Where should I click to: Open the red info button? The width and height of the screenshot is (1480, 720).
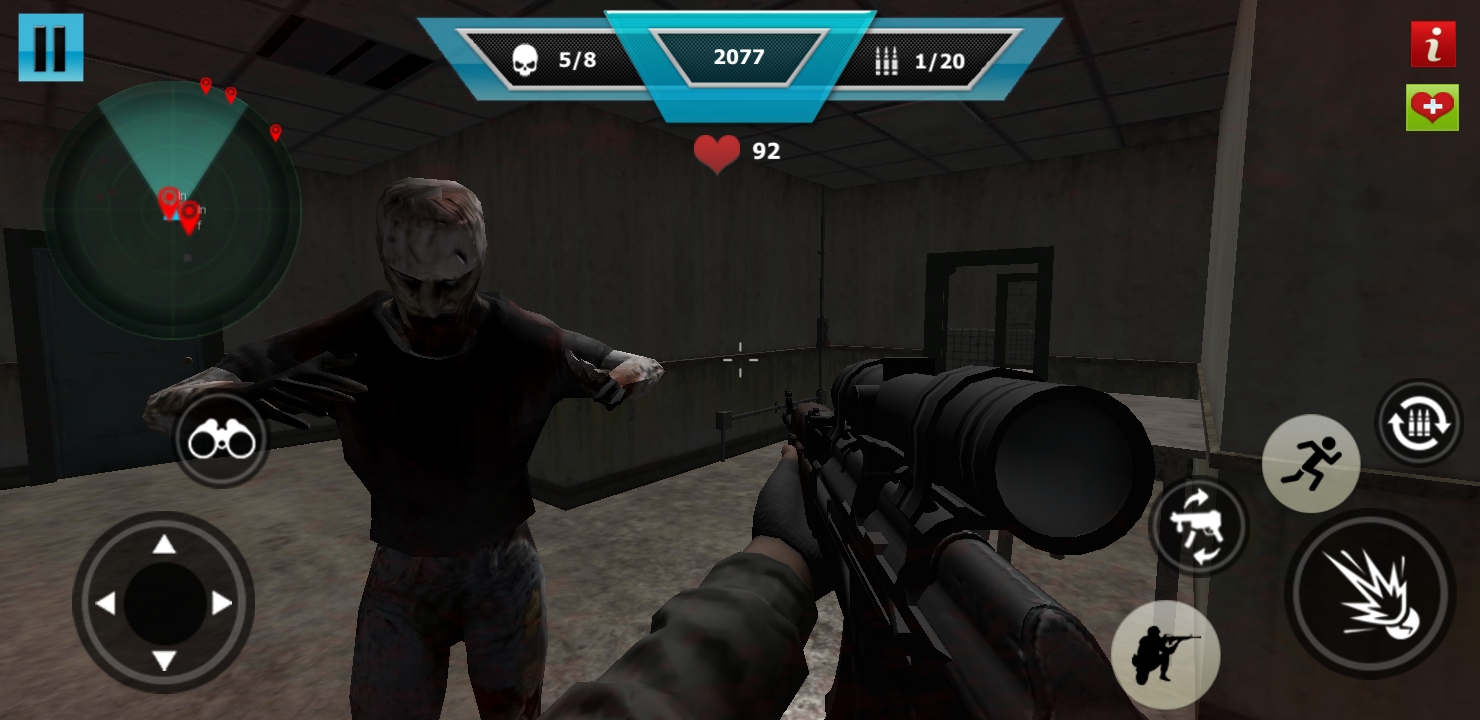click(1432, 45)
